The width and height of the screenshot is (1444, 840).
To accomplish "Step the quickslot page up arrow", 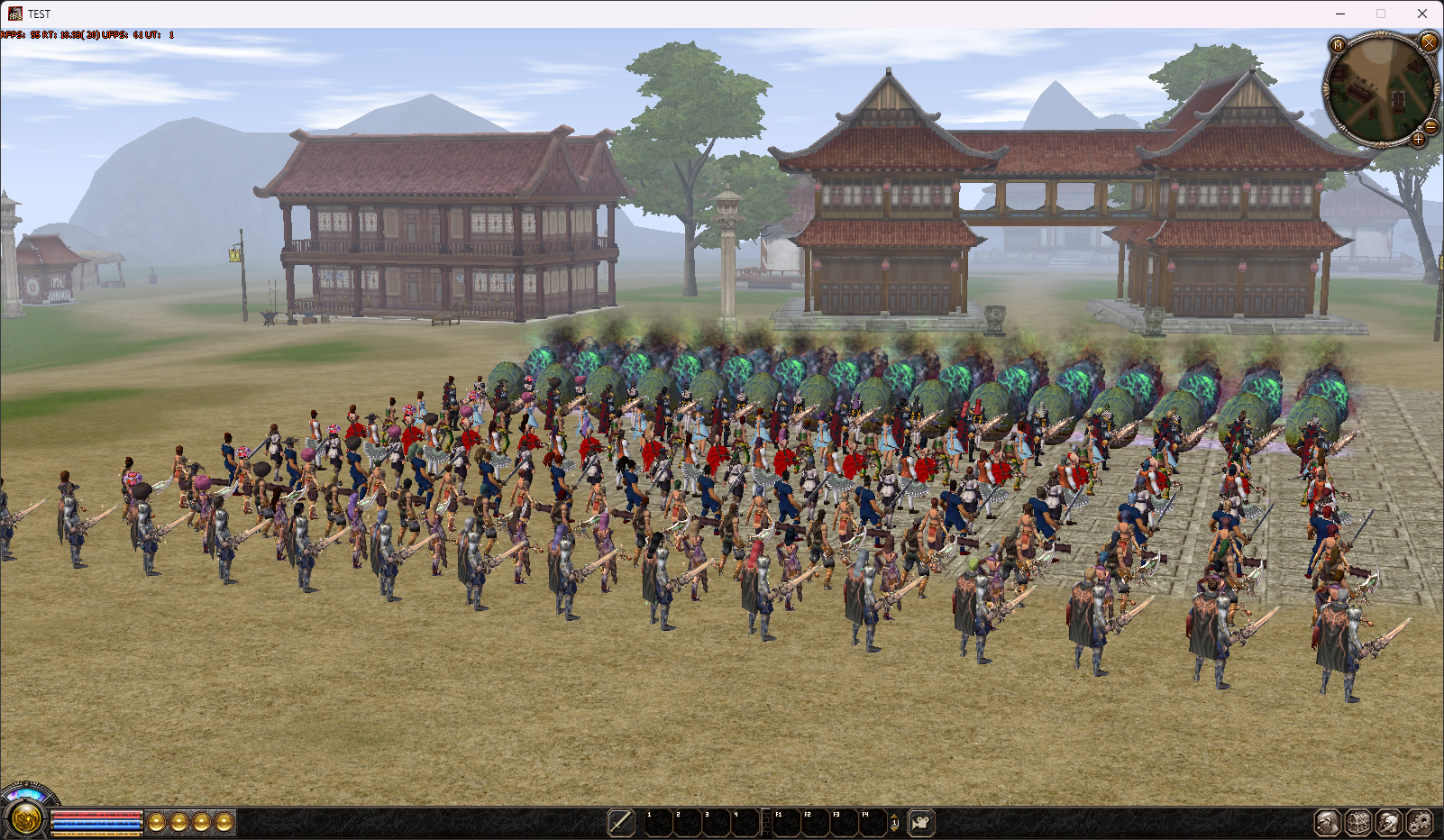I will click(894, 817).
